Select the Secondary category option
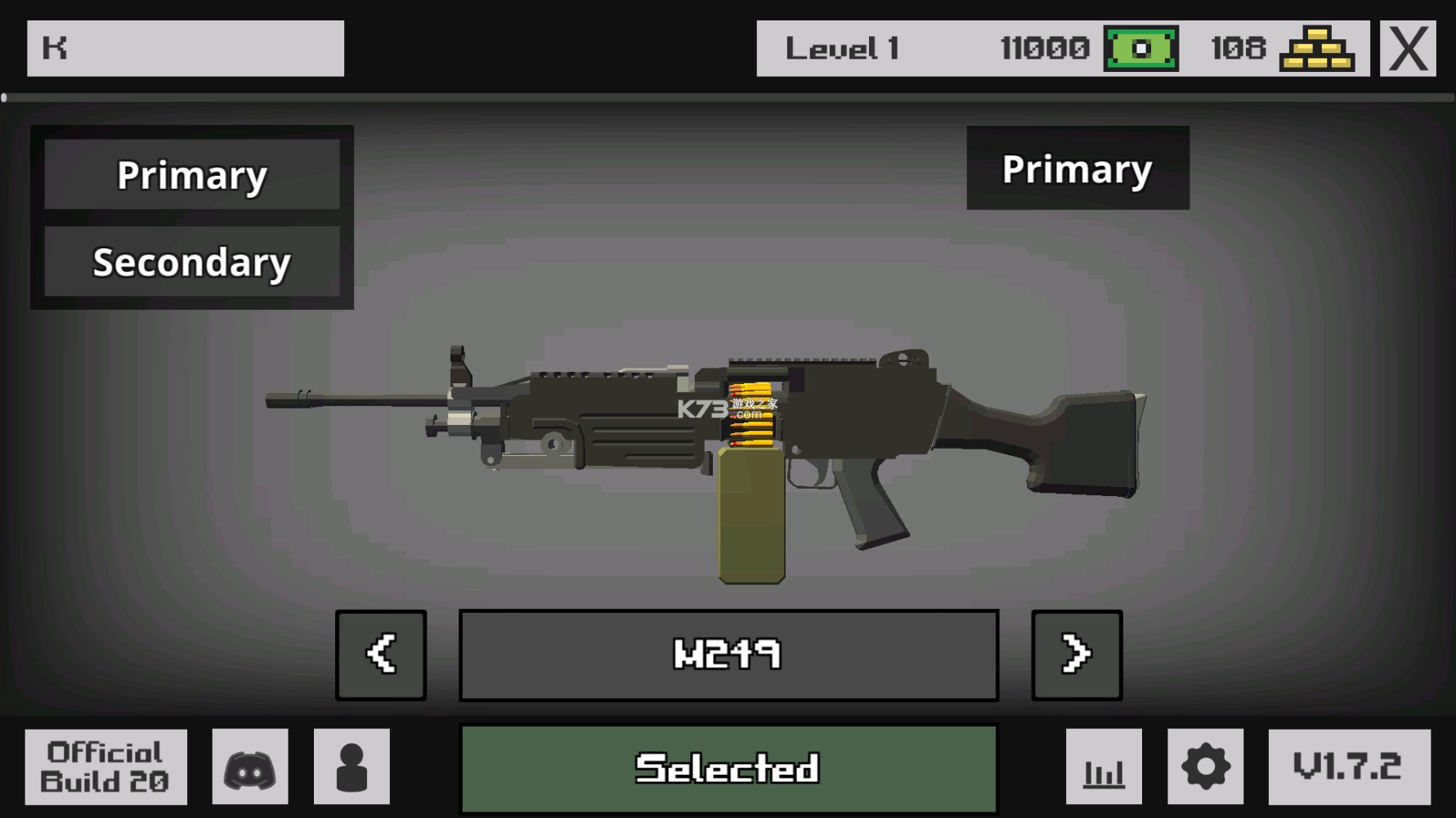Viewport: 1456px width, 818px height. [192, 261]
